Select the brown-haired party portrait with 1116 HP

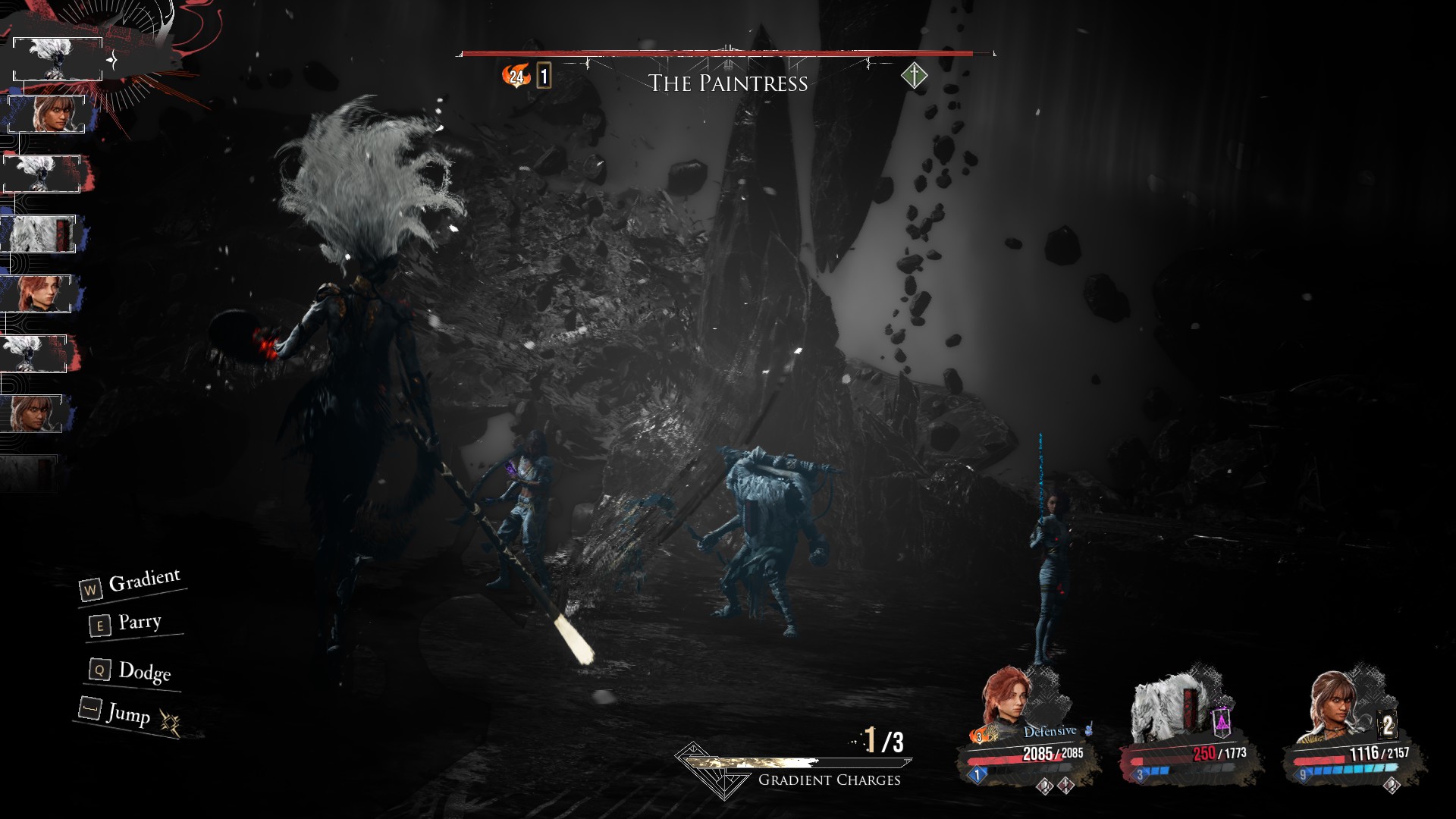(x=1332, y=705)
